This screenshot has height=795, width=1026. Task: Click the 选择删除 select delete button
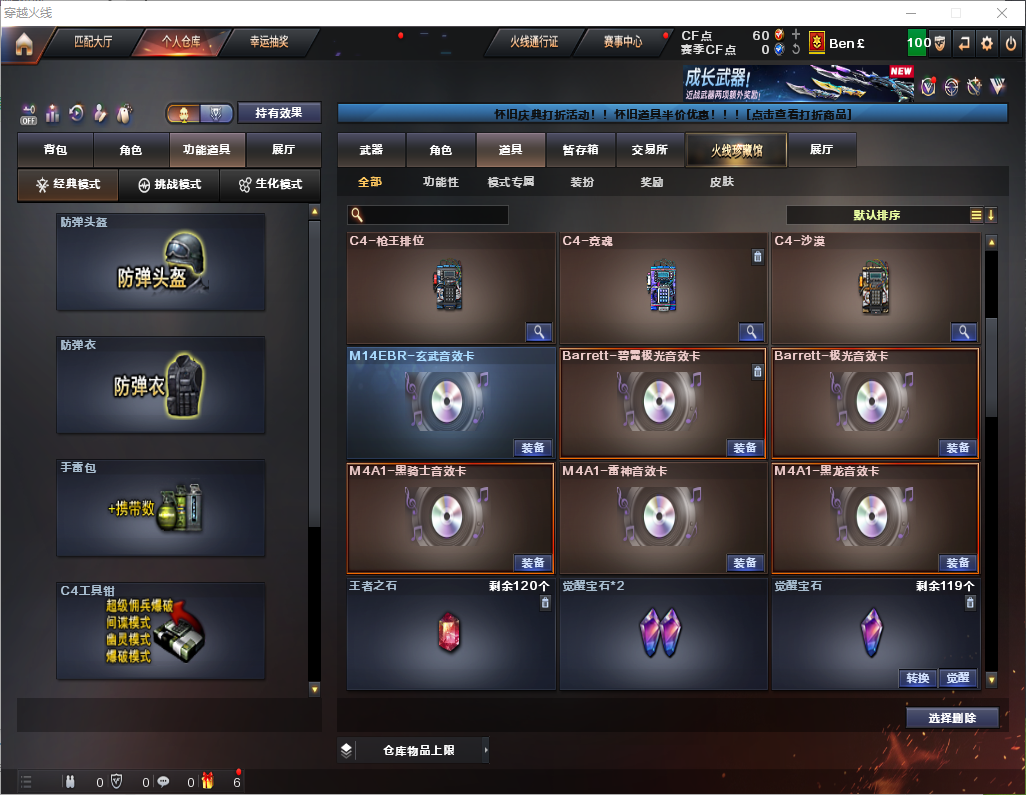(x=952, y=718)
